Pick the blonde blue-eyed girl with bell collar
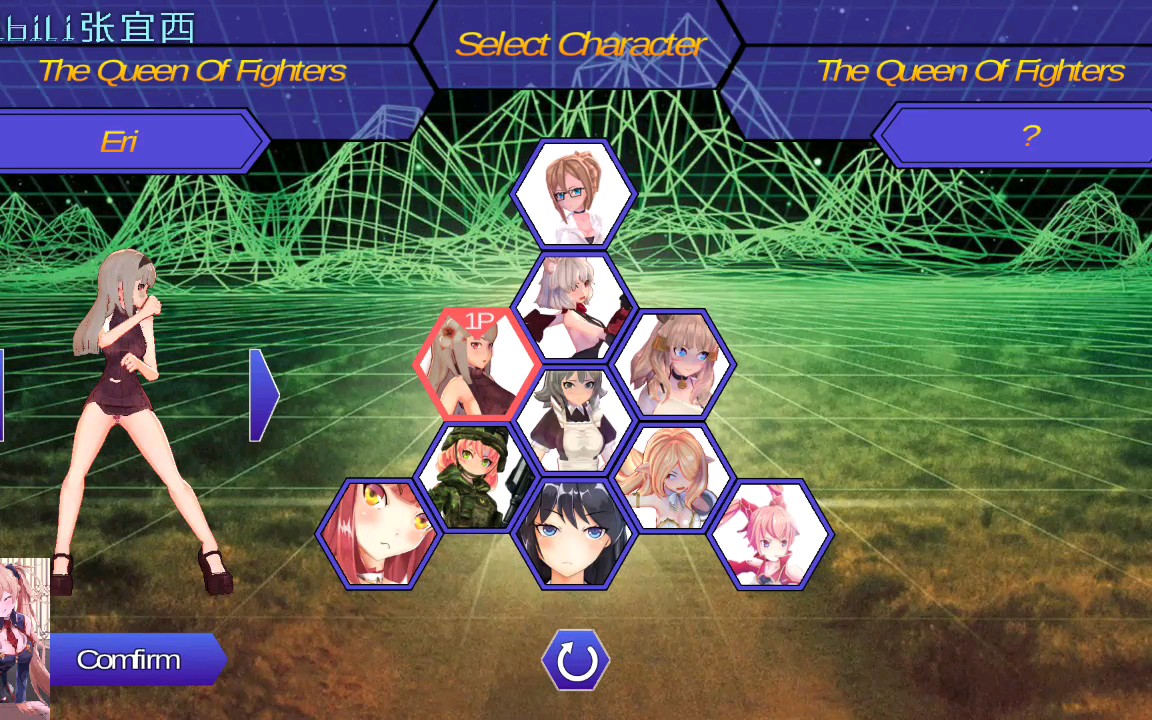The width and height of the screenshot is (1152, 720). click(673, 364)
